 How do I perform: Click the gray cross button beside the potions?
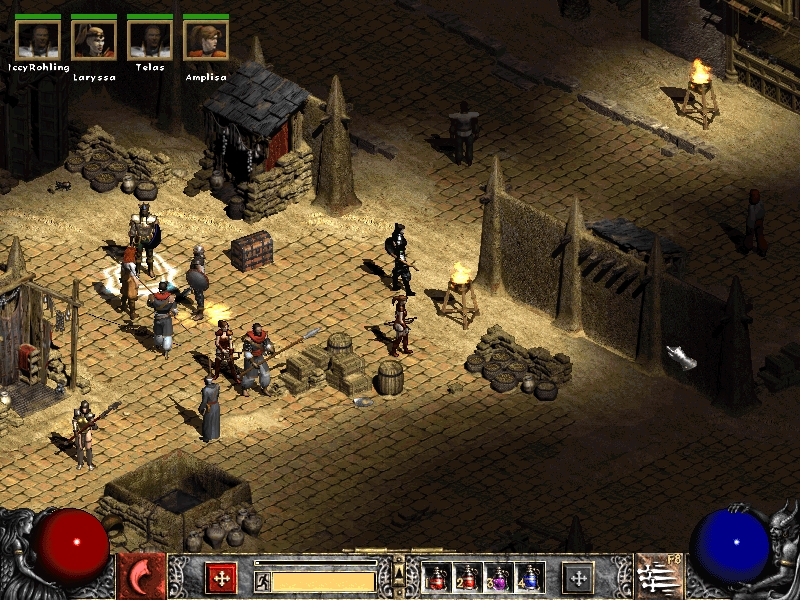point(578,577)
